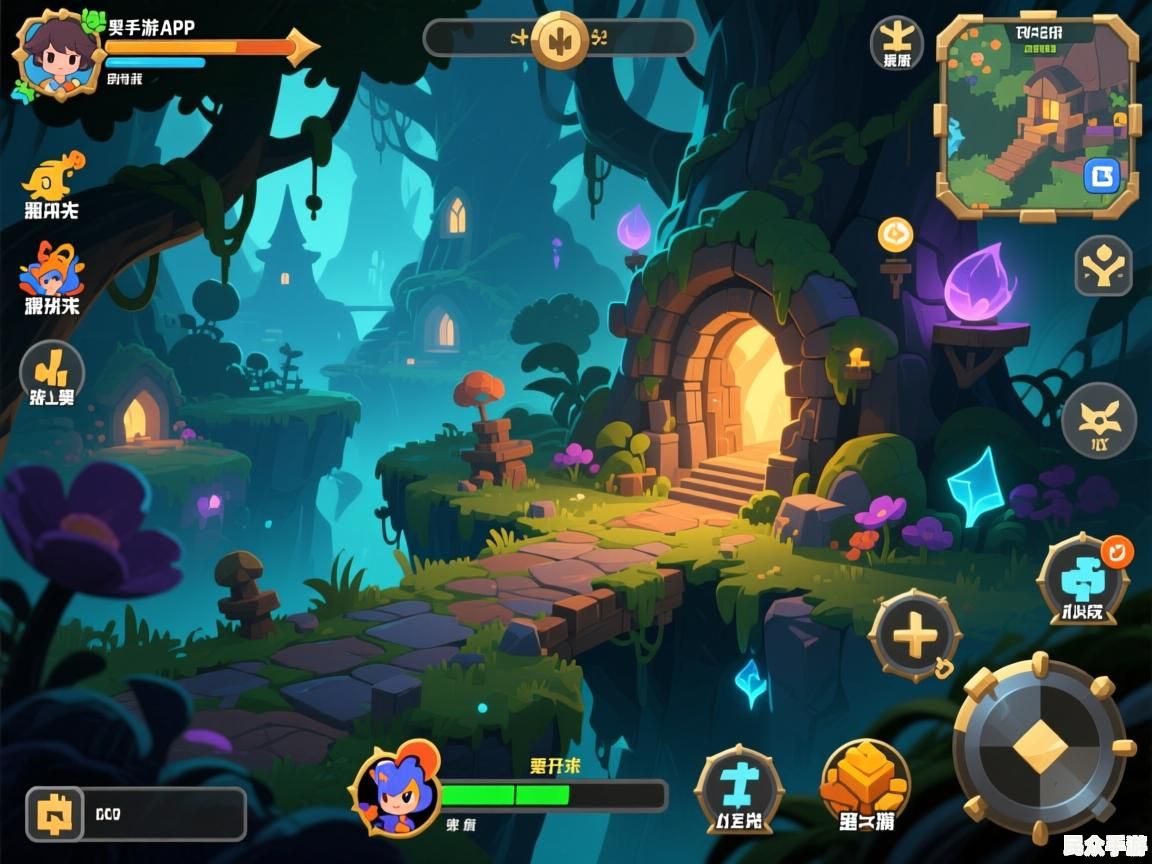Screen dimensions: 1152x864
Task: Tap the gold plus button
Action: point(914,635)
